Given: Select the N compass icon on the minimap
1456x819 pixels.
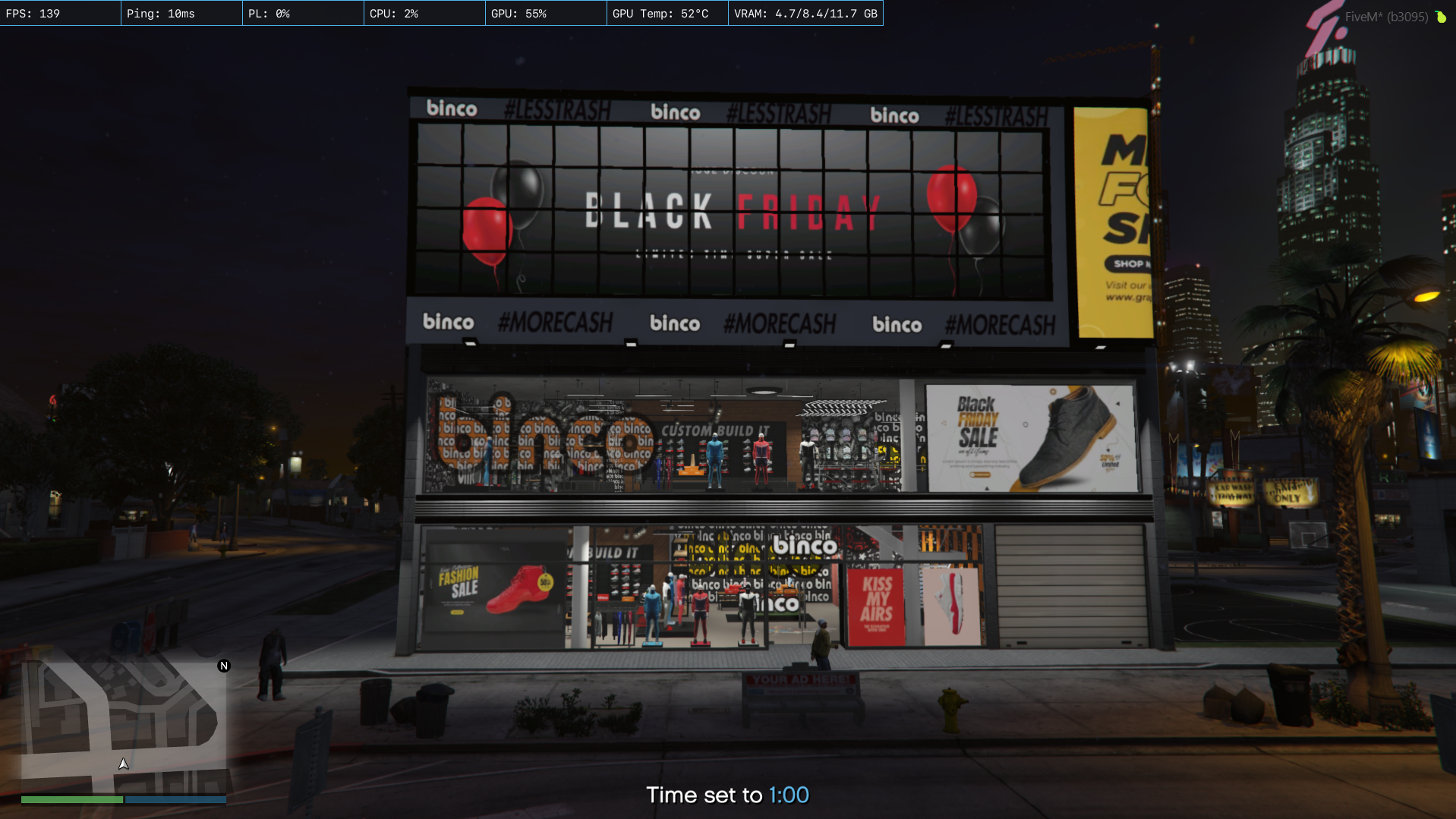Looking at the screenshot, I should [223, 665].
